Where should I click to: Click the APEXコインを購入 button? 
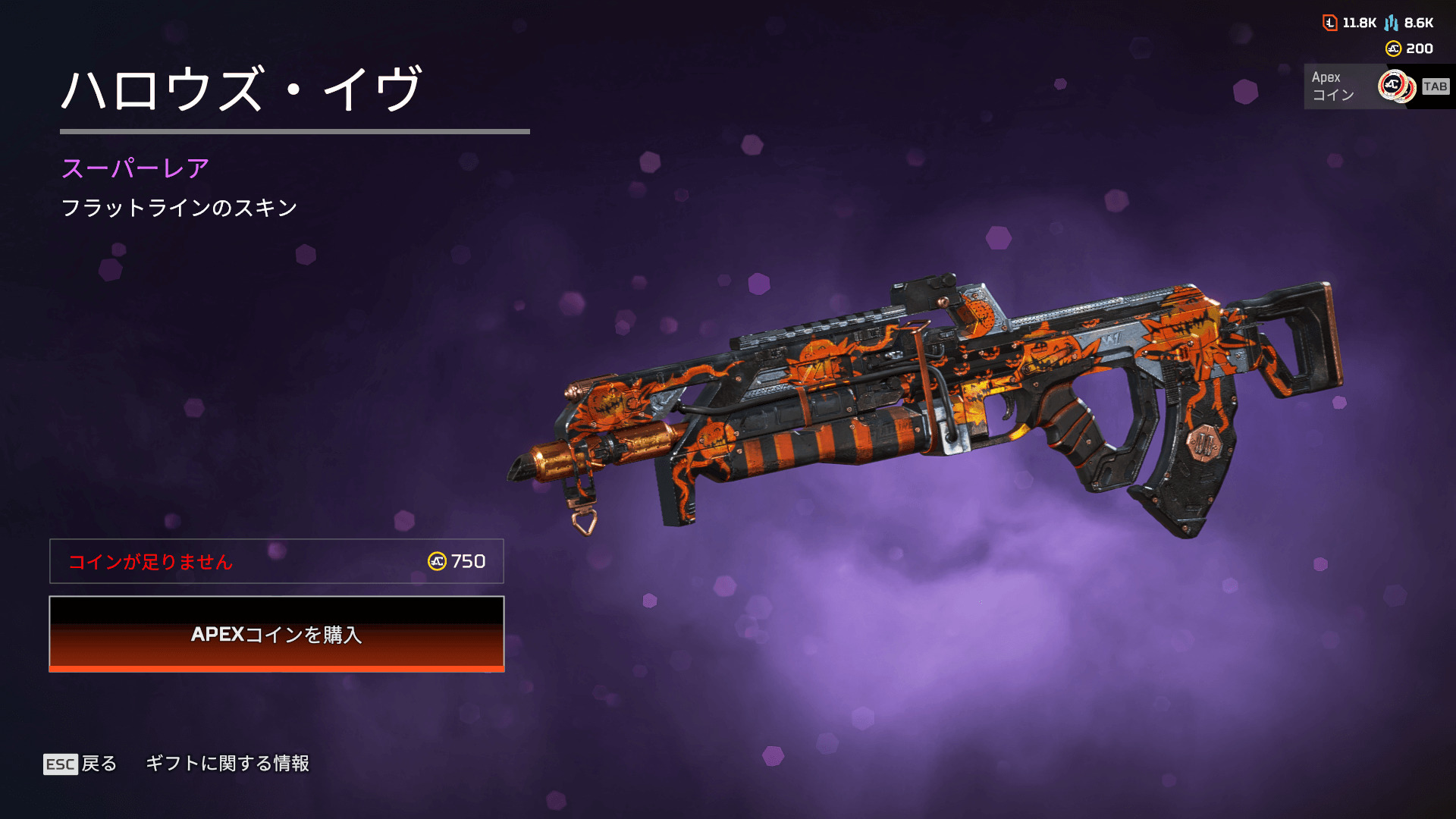(x=277, y=634)
